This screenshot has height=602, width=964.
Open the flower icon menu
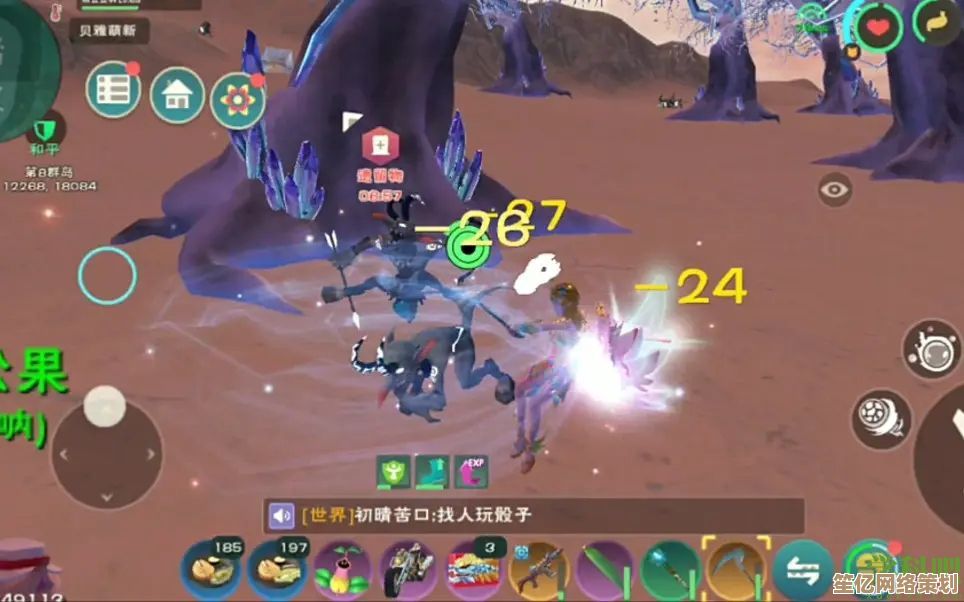pos(237,101)
